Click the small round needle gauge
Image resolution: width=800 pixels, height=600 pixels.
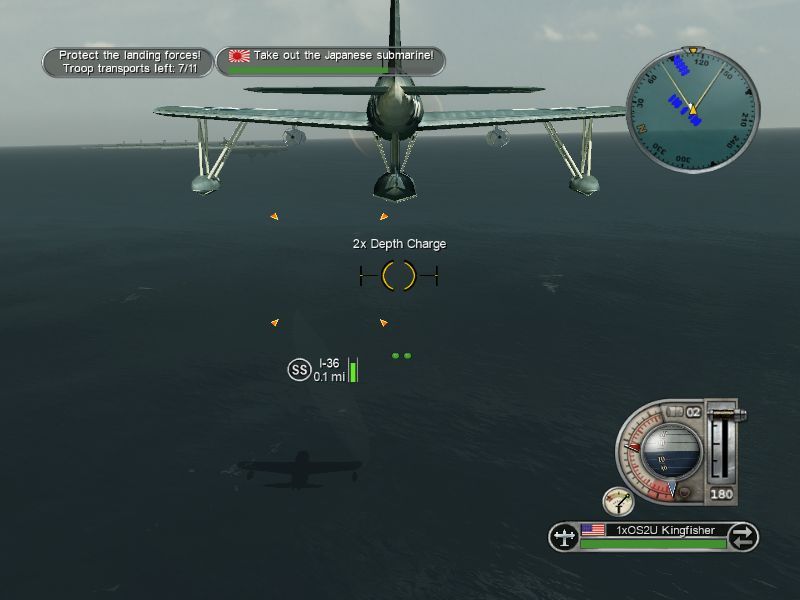pyautogui.click(x=617, y=502)
